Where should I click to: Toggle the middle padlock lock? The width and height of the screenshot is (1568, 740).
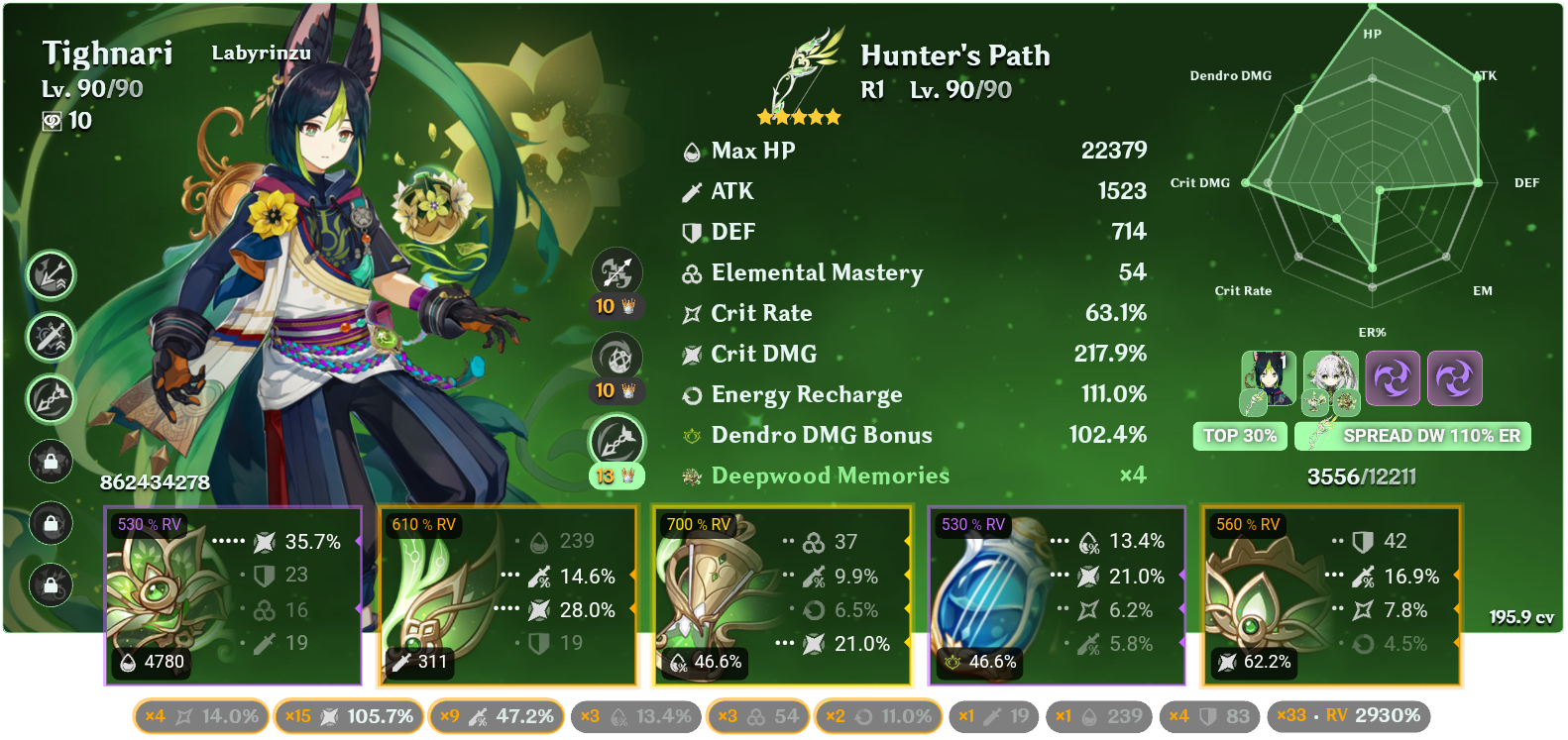(x=51, y=523)
